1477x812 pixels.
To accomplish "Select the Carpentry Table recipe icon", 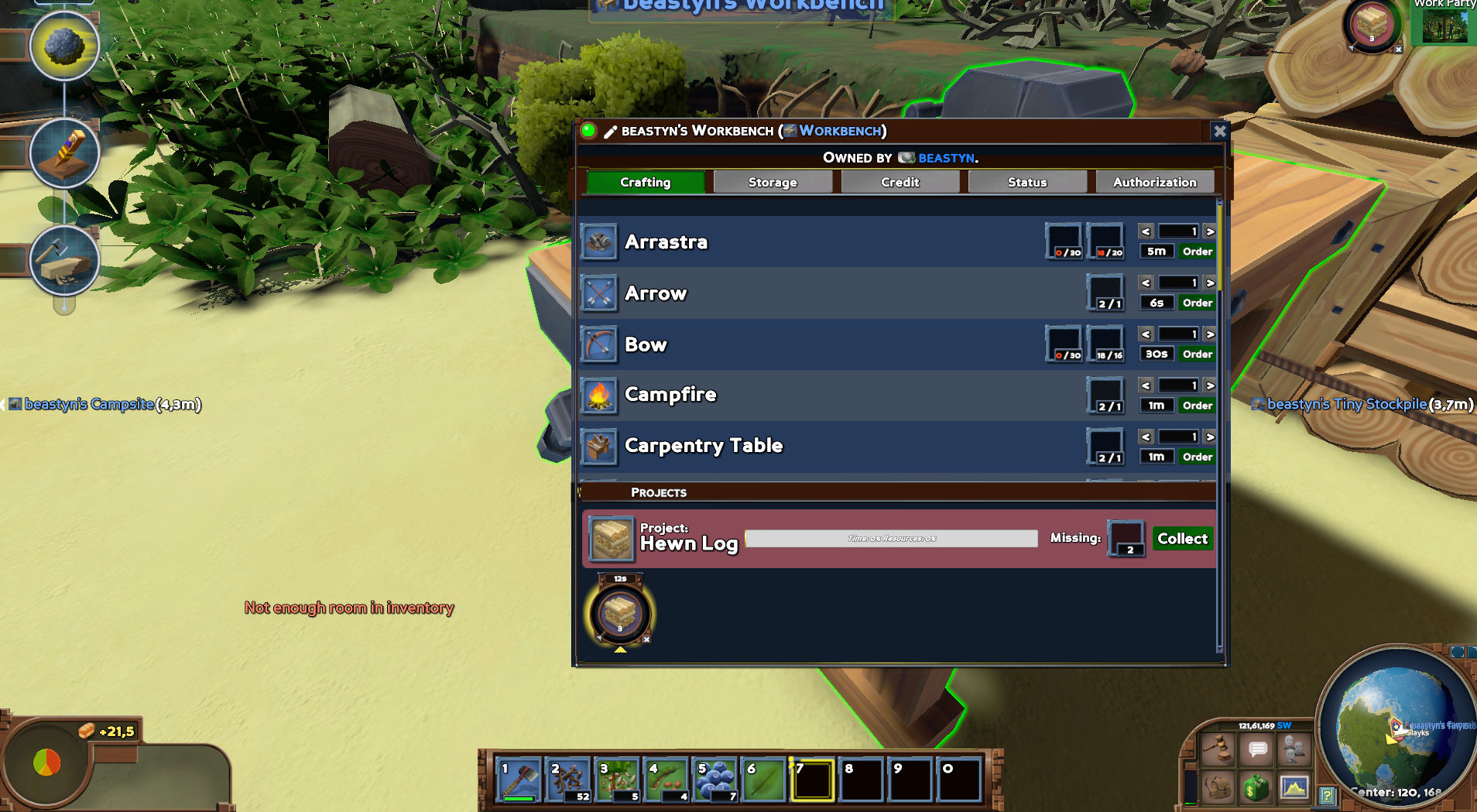I will [x=599, y=446].
